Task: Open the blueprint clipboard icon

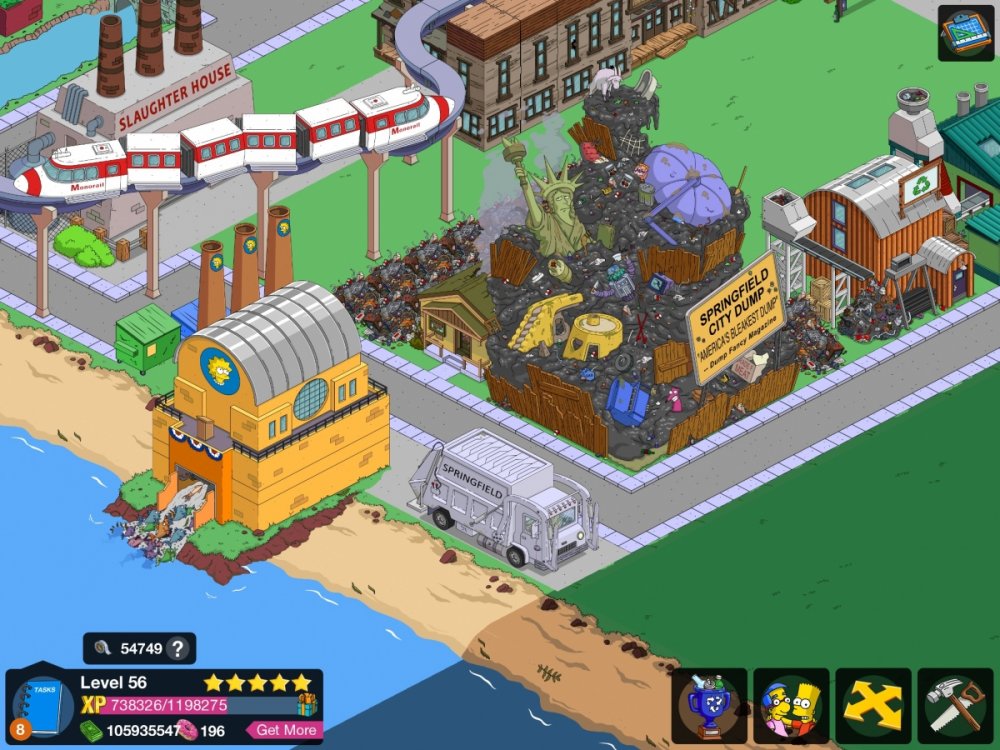Action: pyautogui.click(x=965, y=33)
